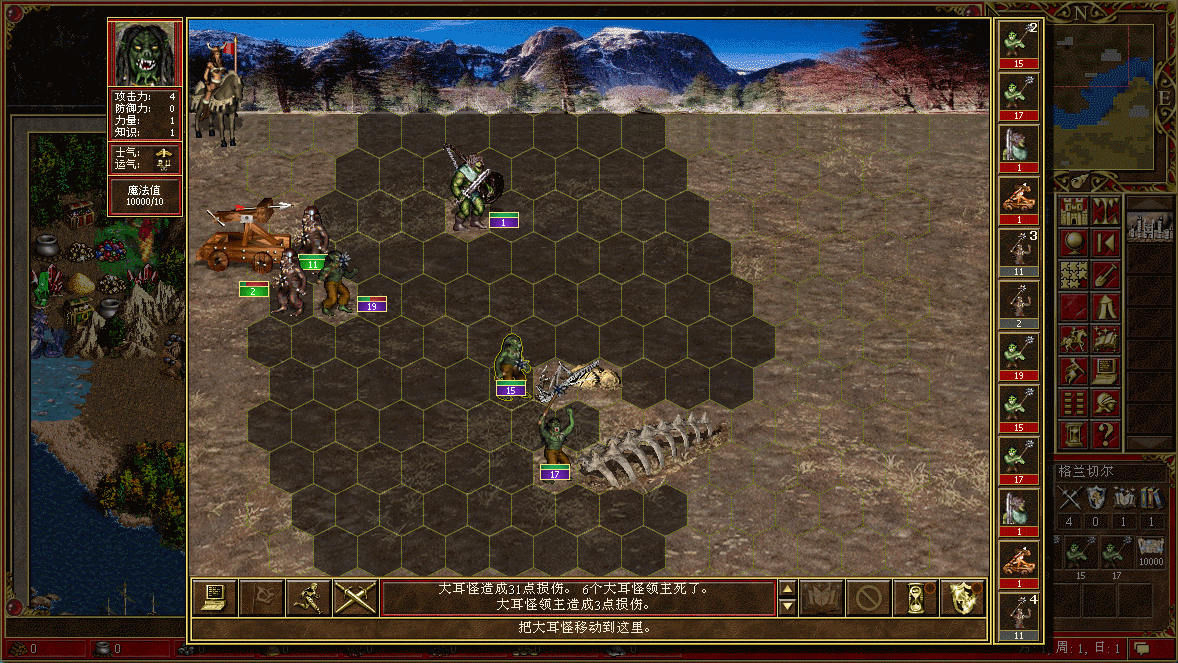
Task: Click the combat log's up arrow
Action: point(787,590)
